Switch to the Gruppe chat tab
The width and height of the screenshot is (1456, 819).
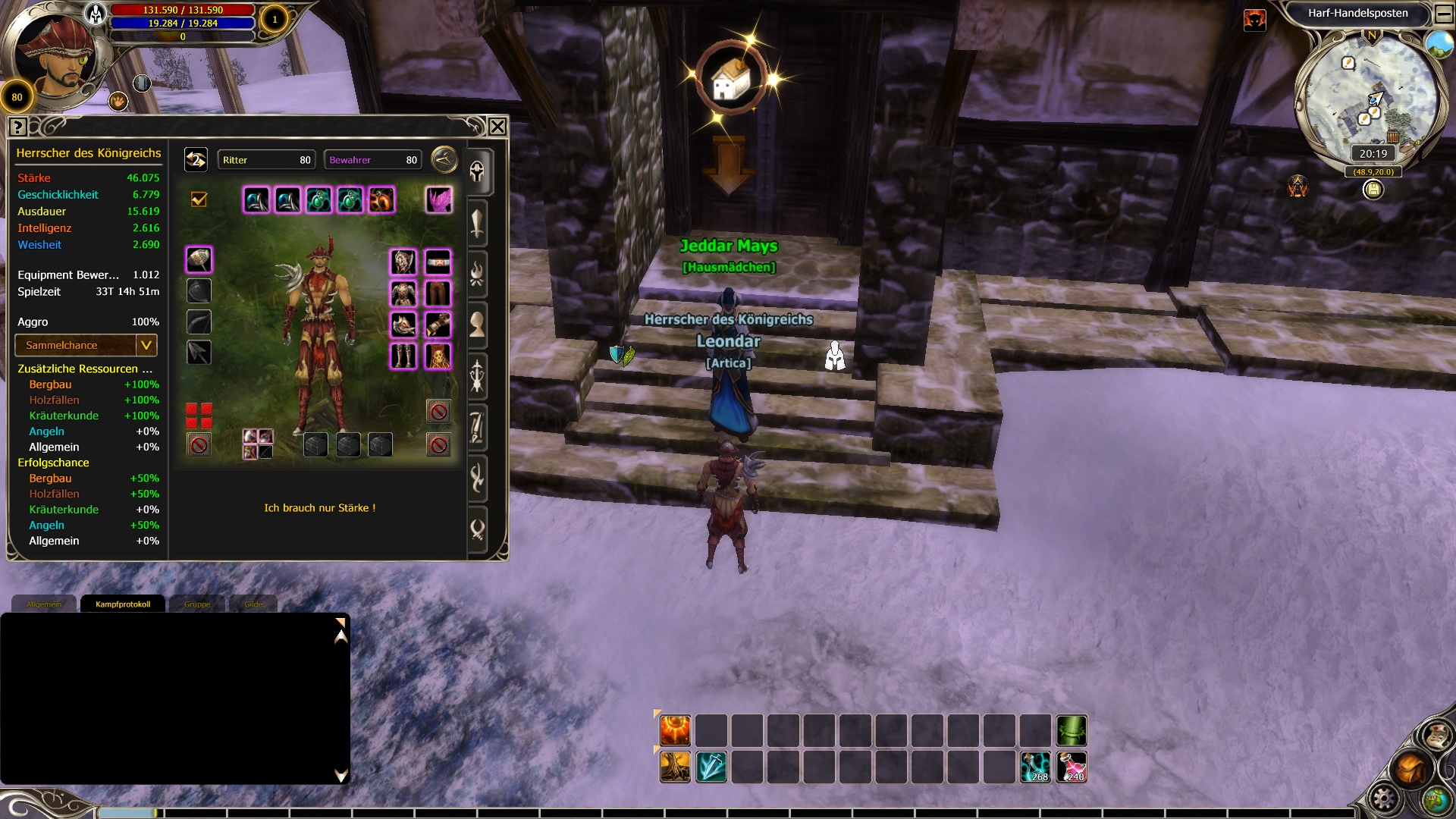coord(197,604)
